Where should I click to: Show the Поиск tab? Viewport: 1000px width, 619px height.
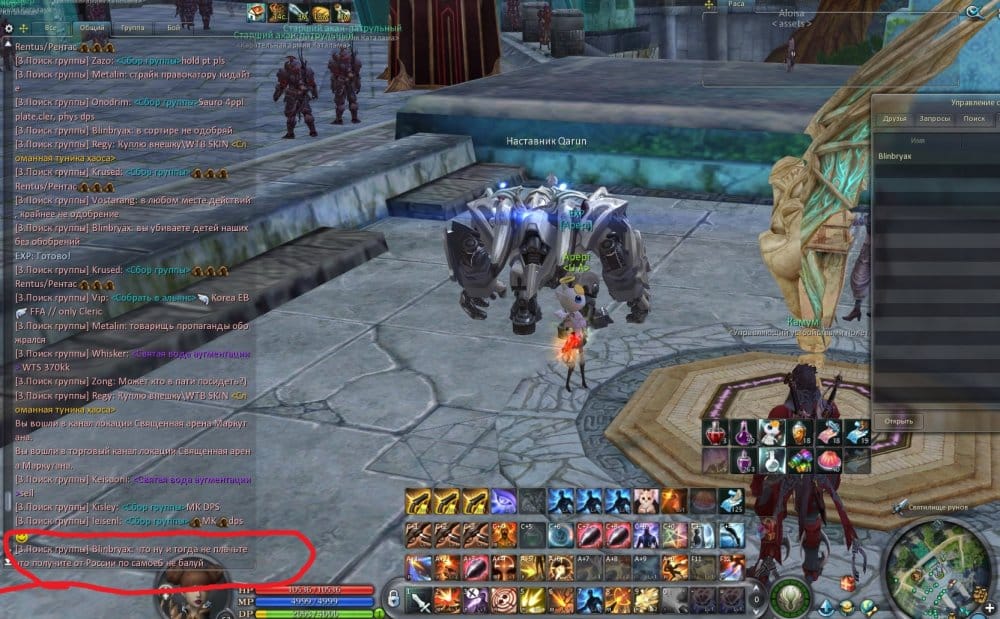[973, 118]
